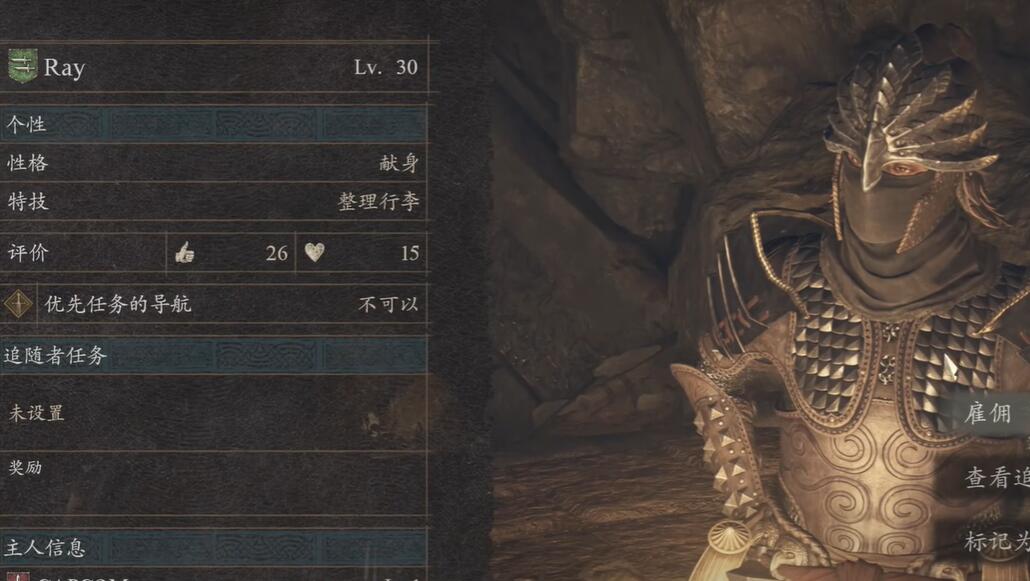Choose the 雇佣 (Hire) option
This screenshot has width=1030, height=581.
(x=989, y=413)
